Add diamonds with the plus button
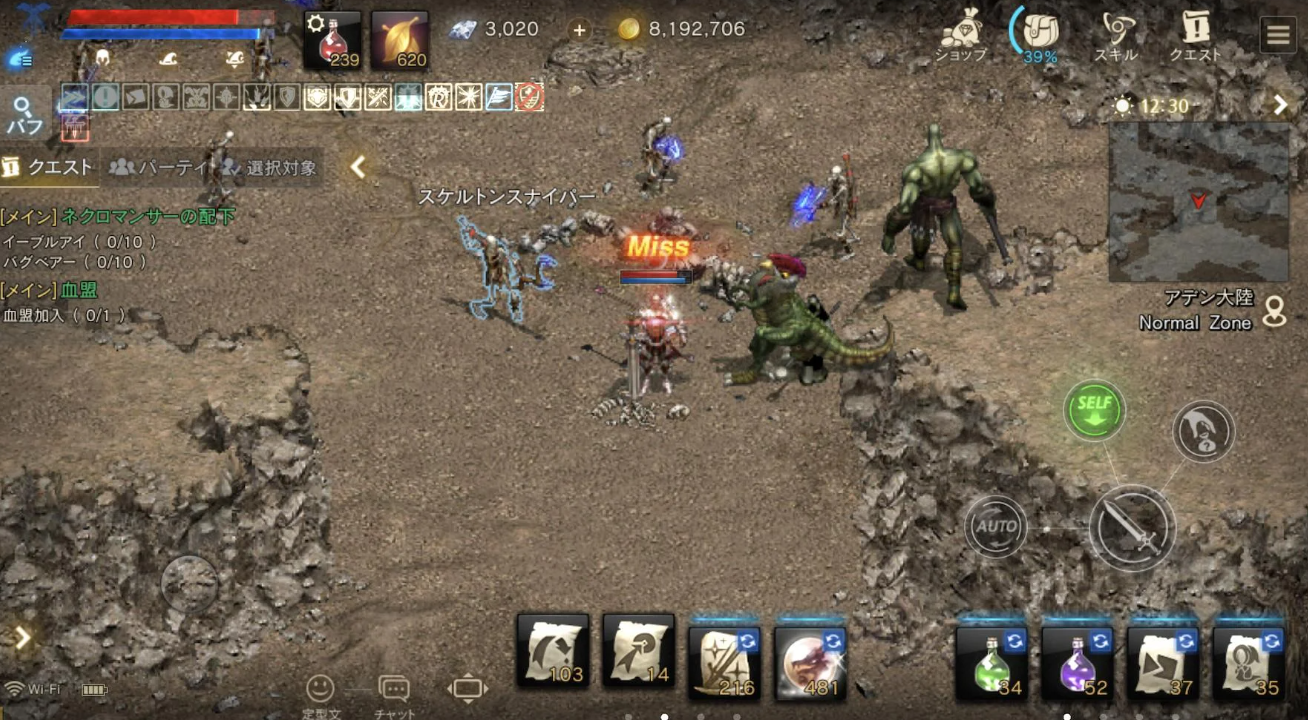 579,30
